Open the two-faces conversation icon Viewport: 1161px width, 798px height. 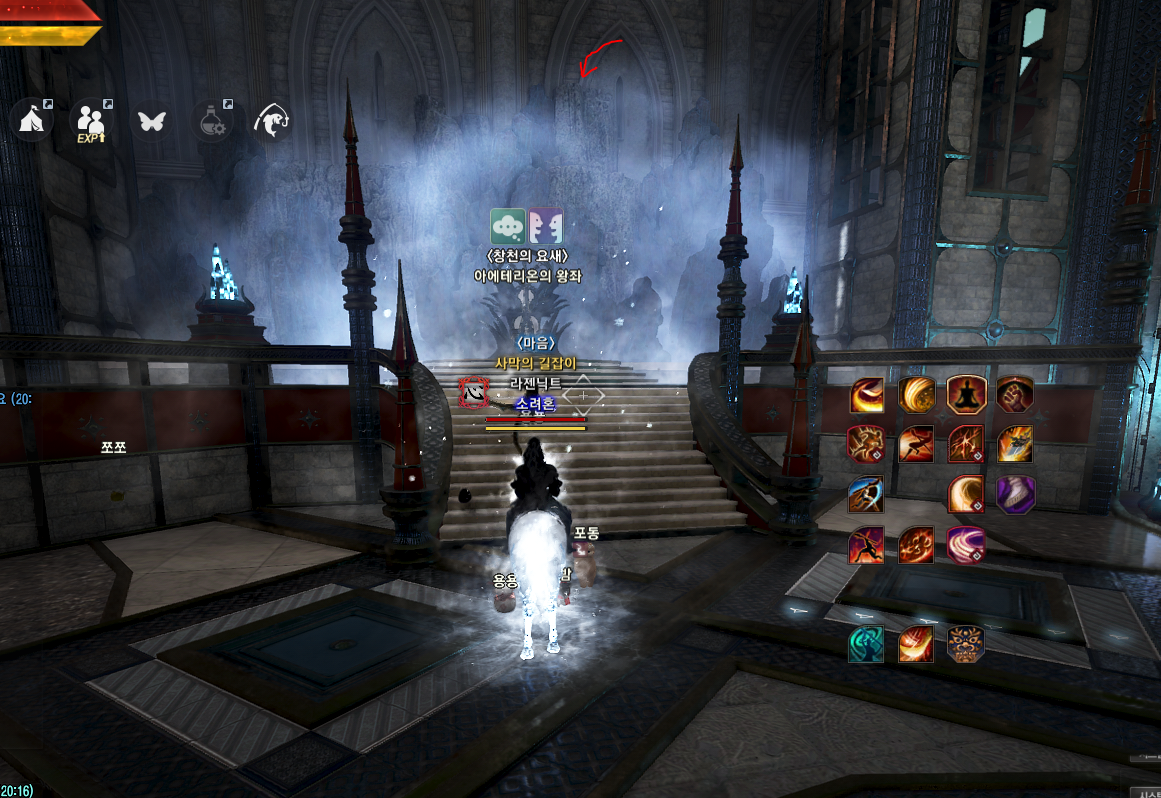pyautogui.click(x=545, y=227)
